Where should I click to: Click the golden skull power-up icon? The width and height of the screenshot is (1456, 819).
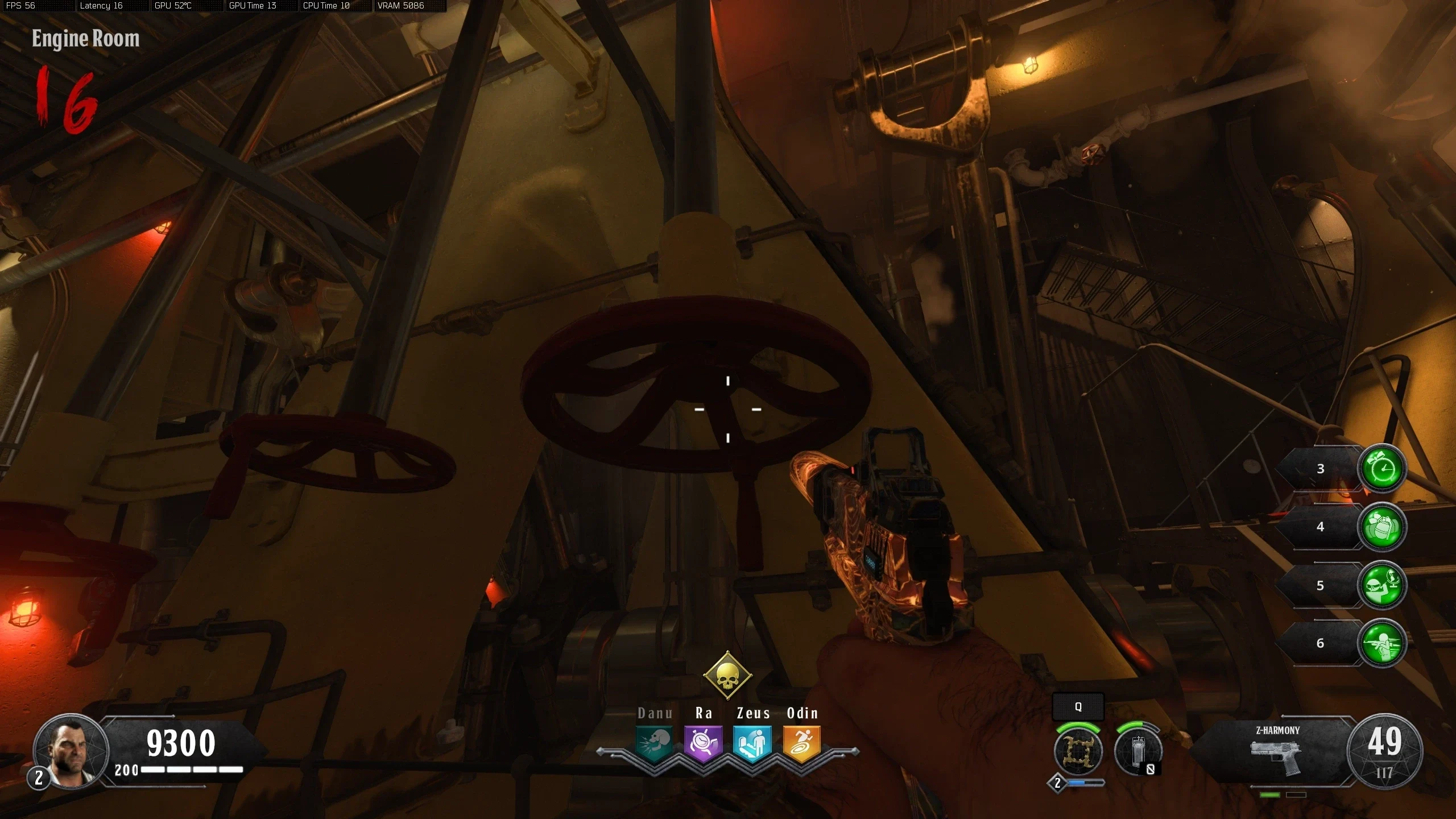pos(727,676)
